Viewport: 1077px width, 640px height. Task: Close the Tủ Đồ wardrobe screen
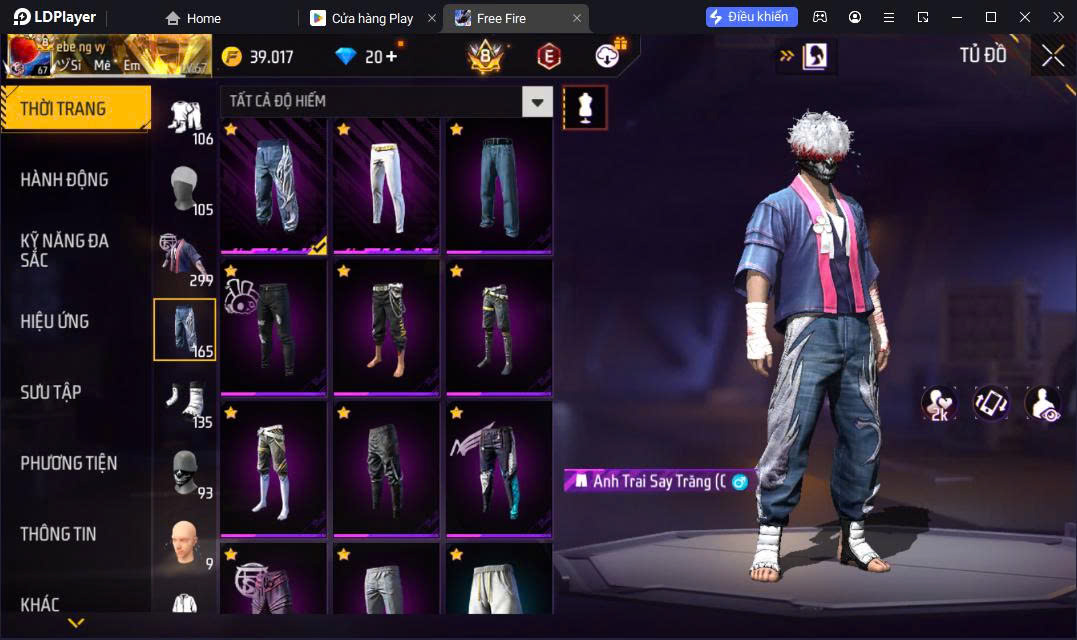tap(1053, 56)
